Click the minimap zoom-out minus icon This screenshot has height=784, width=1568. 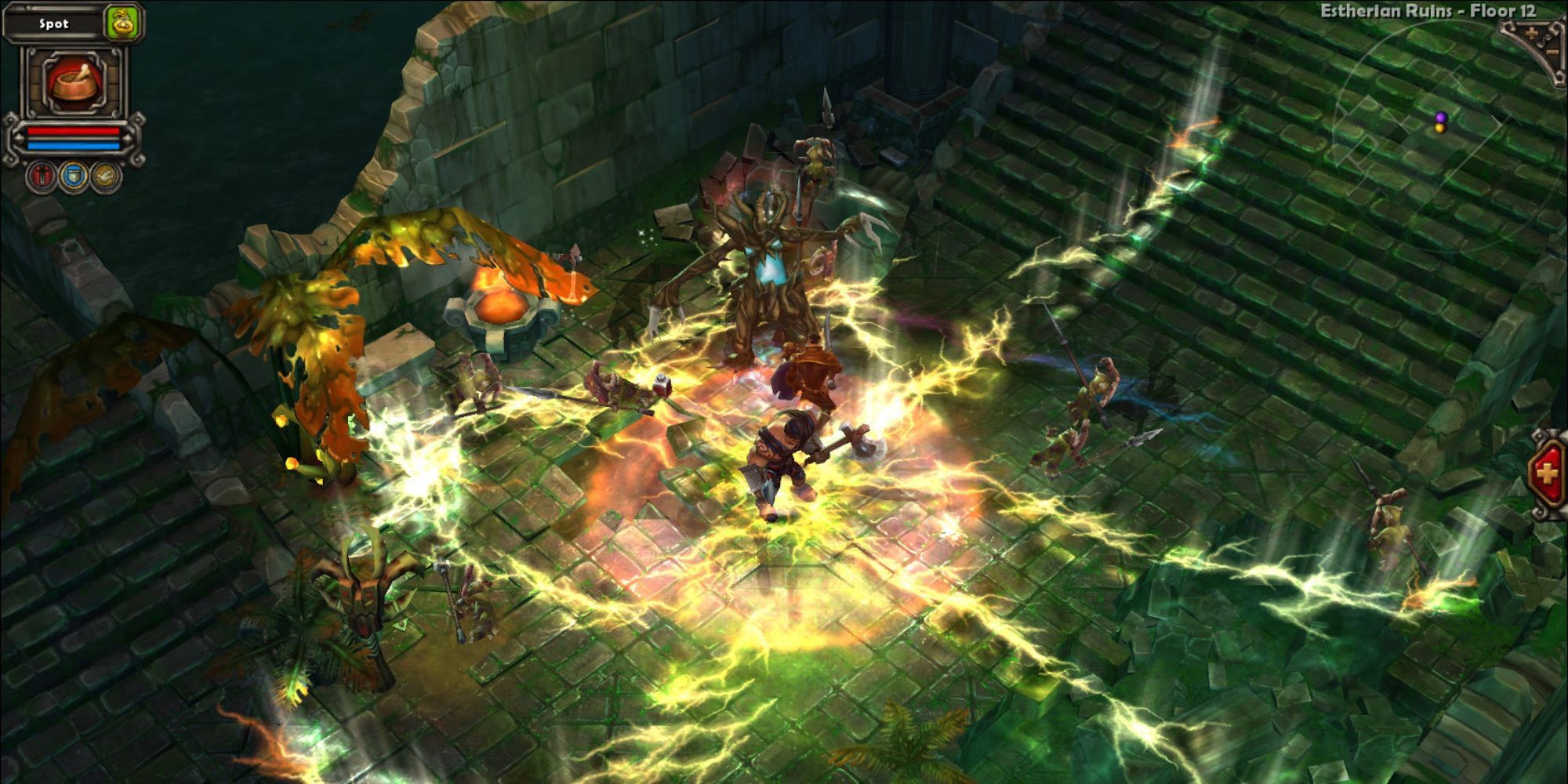click(1552, 51)
